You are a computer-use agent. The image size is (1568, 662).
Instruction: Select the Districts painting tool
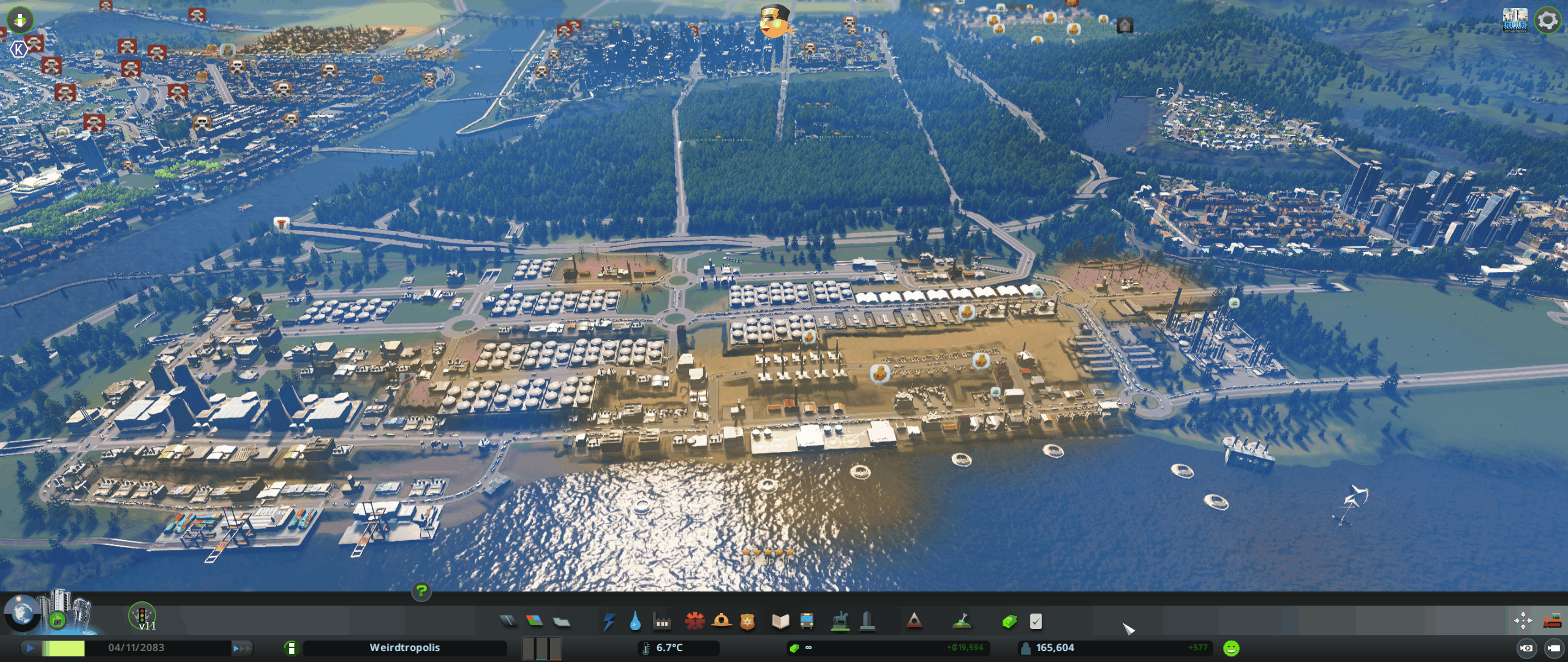(561, 622)
